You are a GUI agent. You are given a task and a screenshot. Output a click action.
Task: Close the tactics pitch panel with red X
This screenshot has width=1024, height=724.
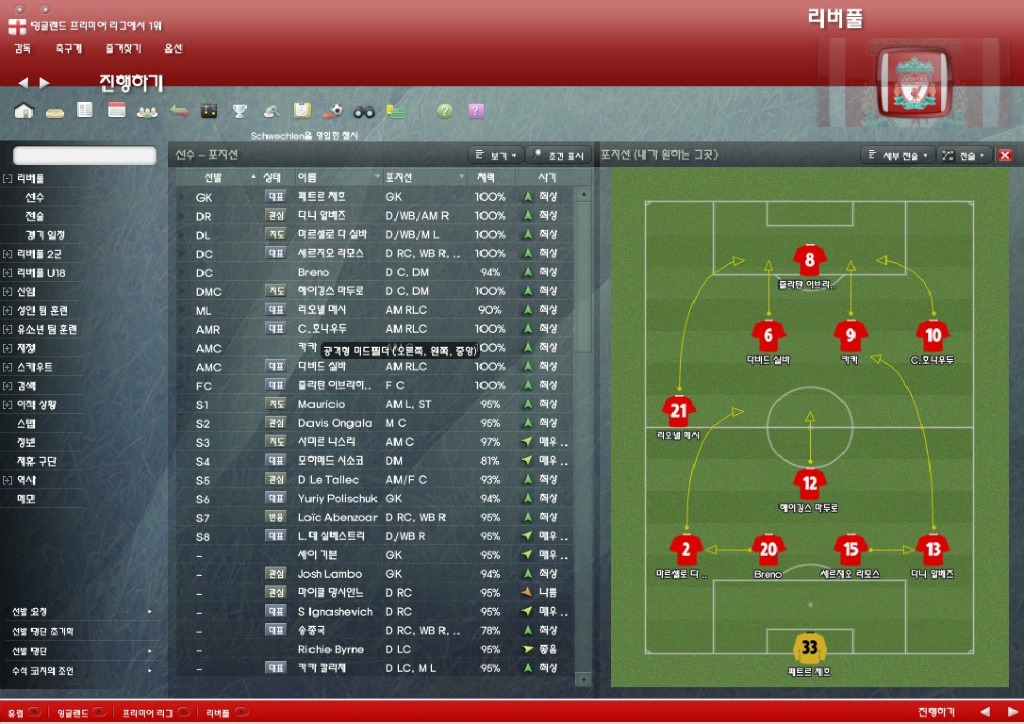pos(1005,155)
